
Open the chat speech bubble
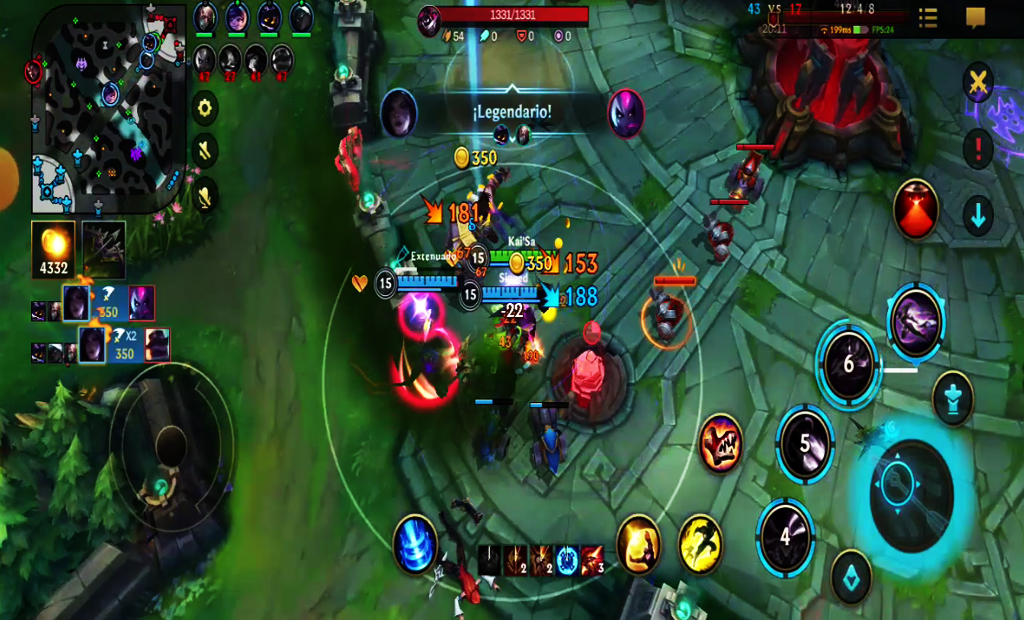[976, 18]
